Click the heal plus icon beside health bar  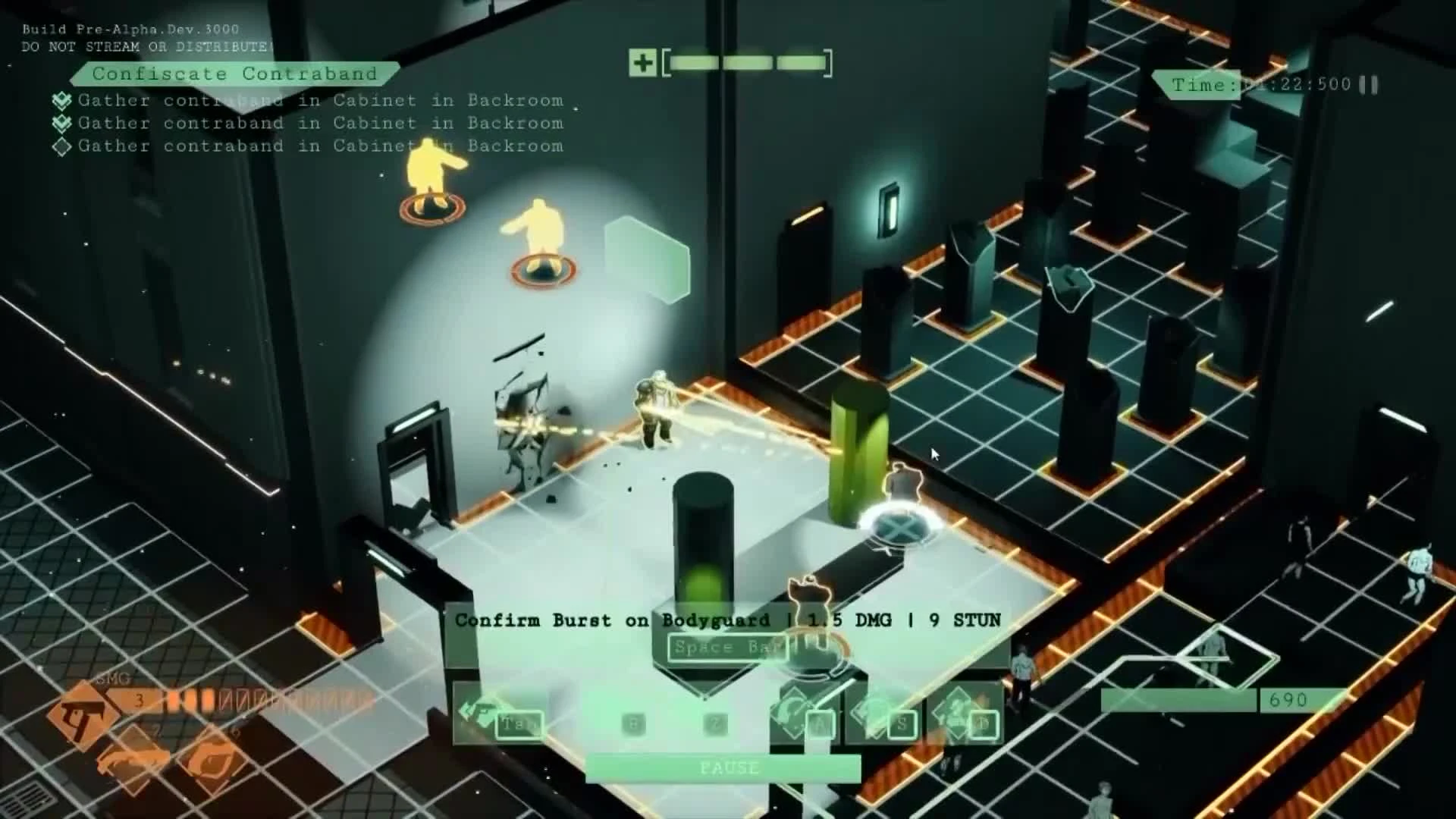pyautogui.click(x=644, y=62)
